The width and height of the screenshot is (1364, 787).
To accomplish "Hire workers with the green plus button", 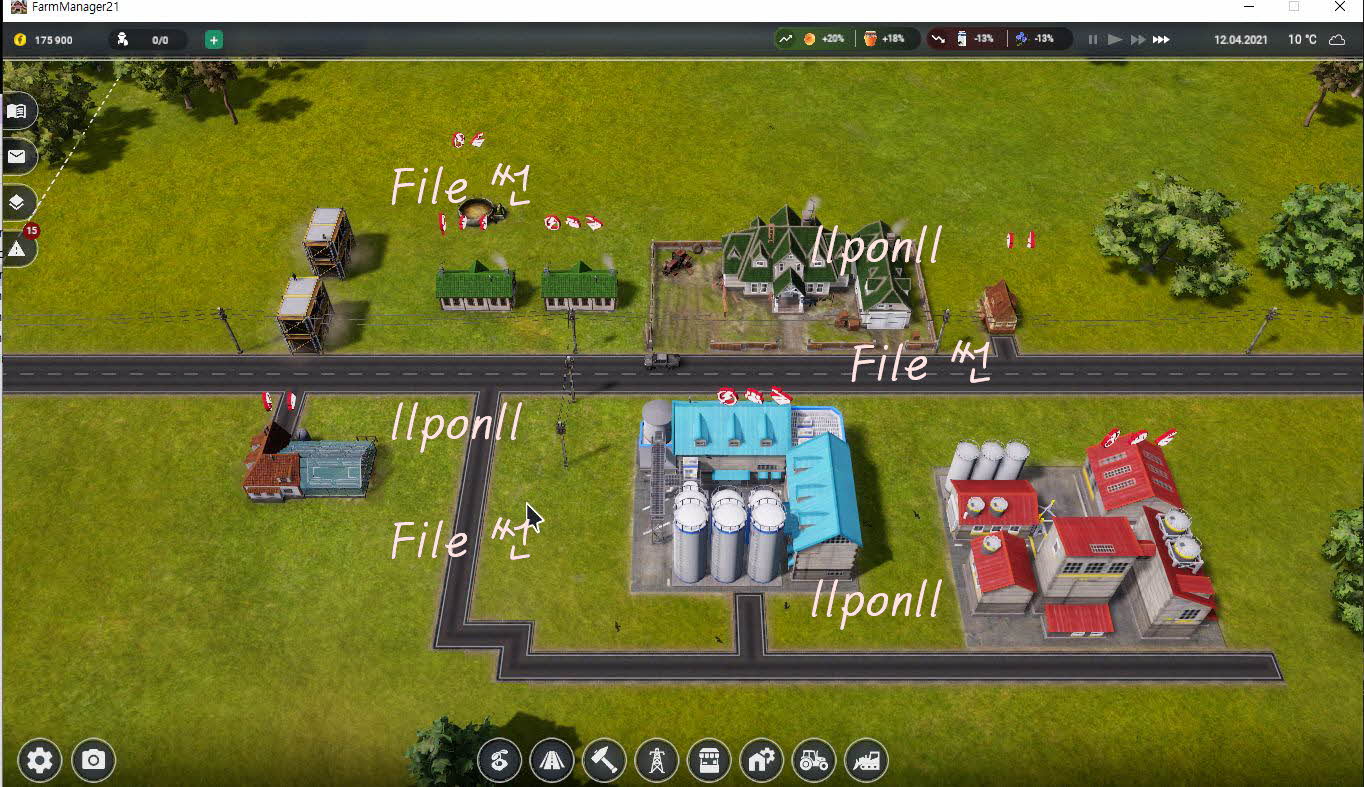I will tap(214, 40).
